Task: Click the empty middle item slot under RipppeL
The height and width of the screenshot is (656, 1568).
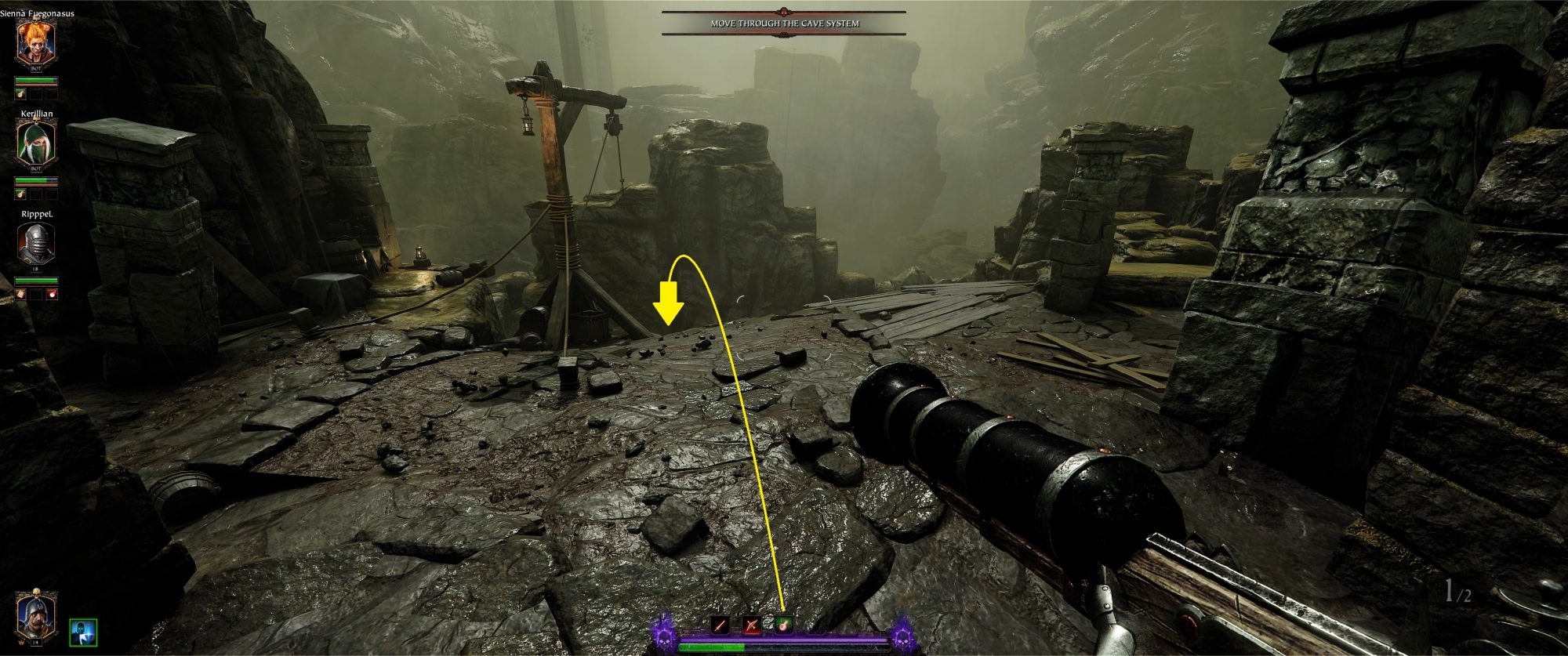Action: pos(36,294)
